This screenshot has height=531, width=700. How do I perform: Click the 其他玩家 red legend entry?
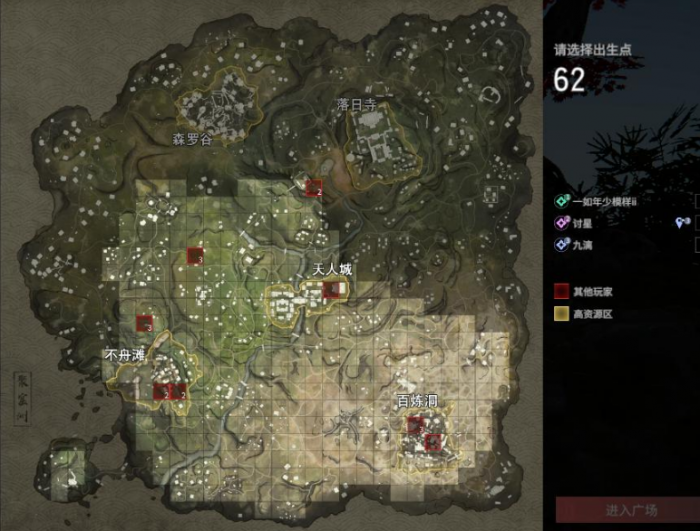click(x=588, y=292)
